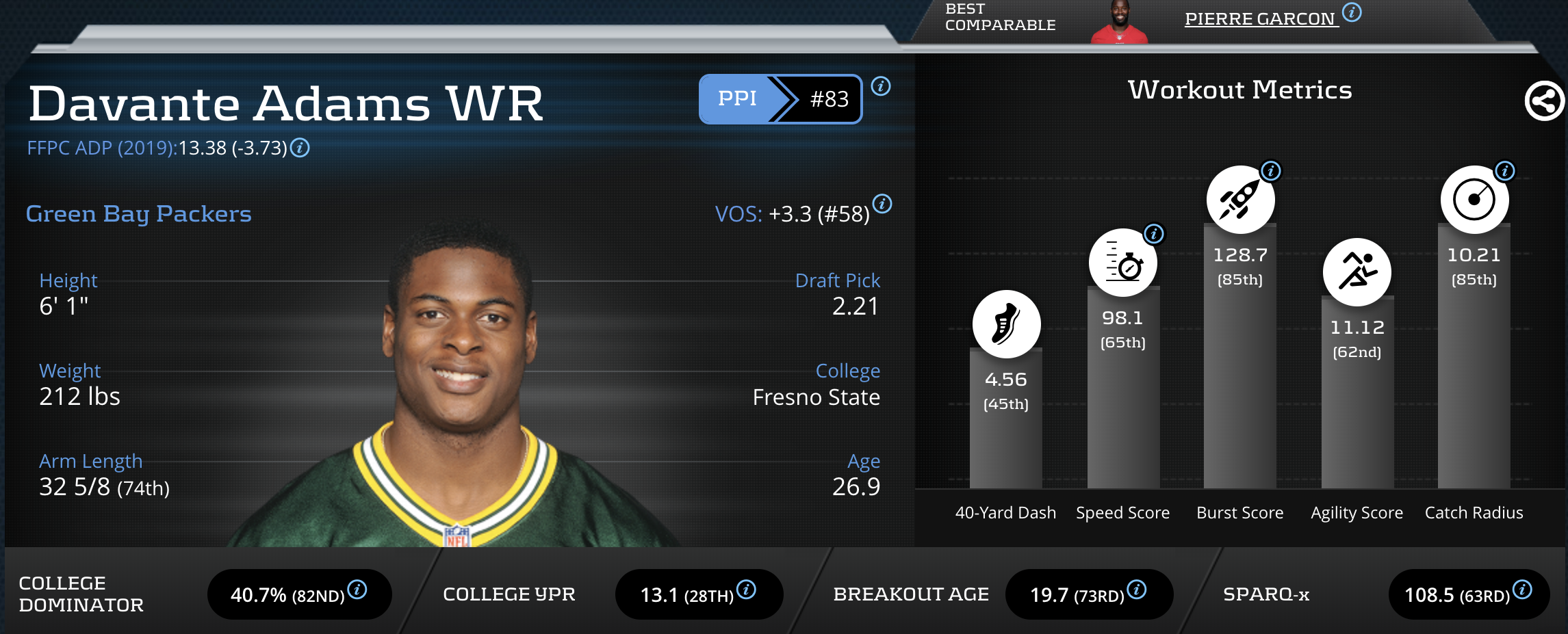
Task: Select the PPI #83 badge
Action: click(780, 99)
